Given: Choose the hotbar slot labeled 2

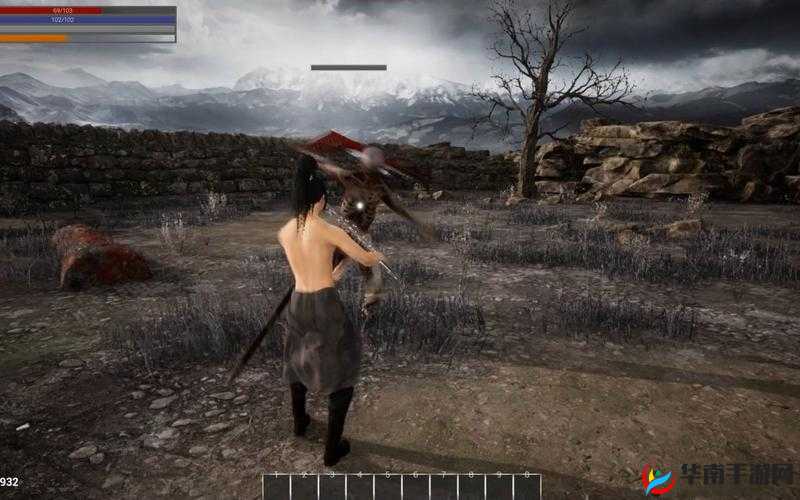Looking at the screenshot, I should pyautogui.click(x=305, y=487).
